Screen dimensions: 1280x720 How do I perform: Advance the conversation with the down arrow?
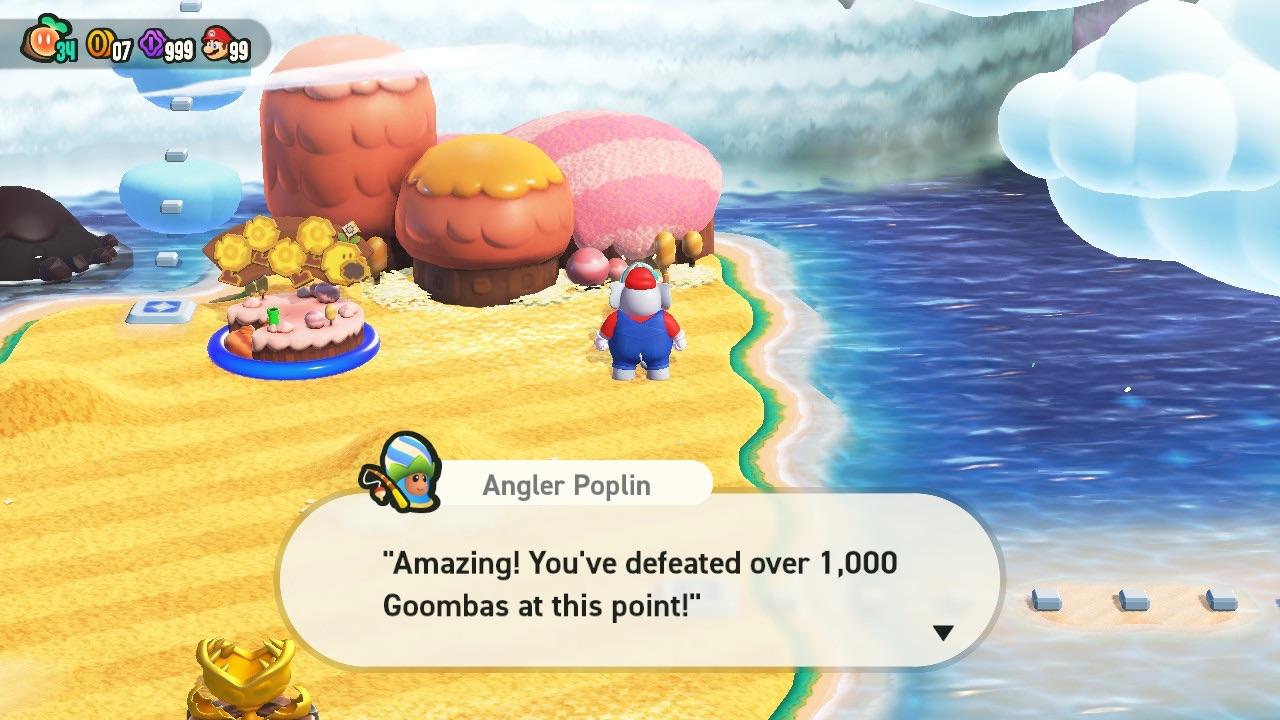(x=942, y=632)
